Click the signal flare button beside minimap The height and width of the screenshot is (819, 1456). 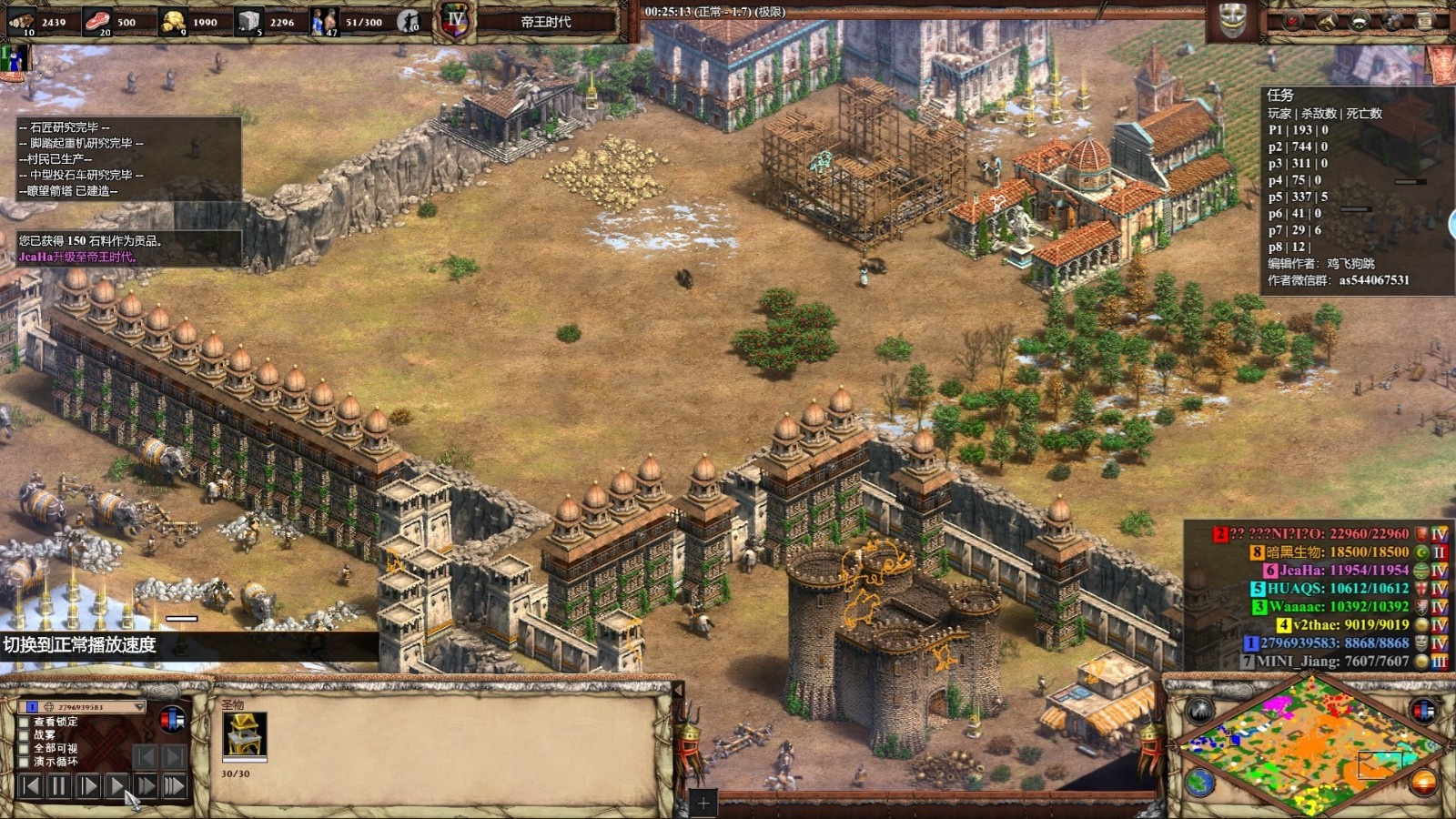1199,711
